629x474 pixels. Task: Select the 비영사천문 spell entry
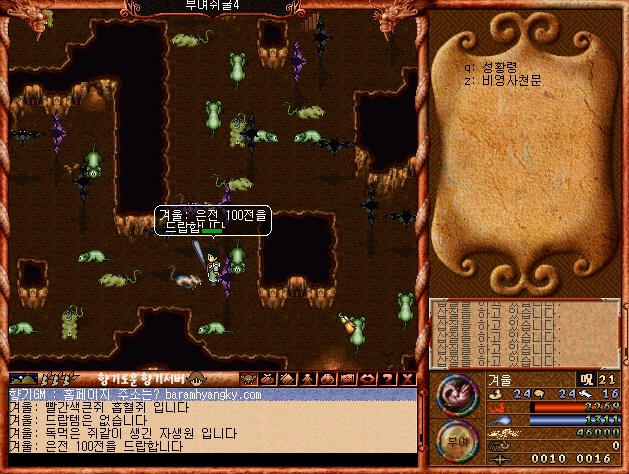510,80
